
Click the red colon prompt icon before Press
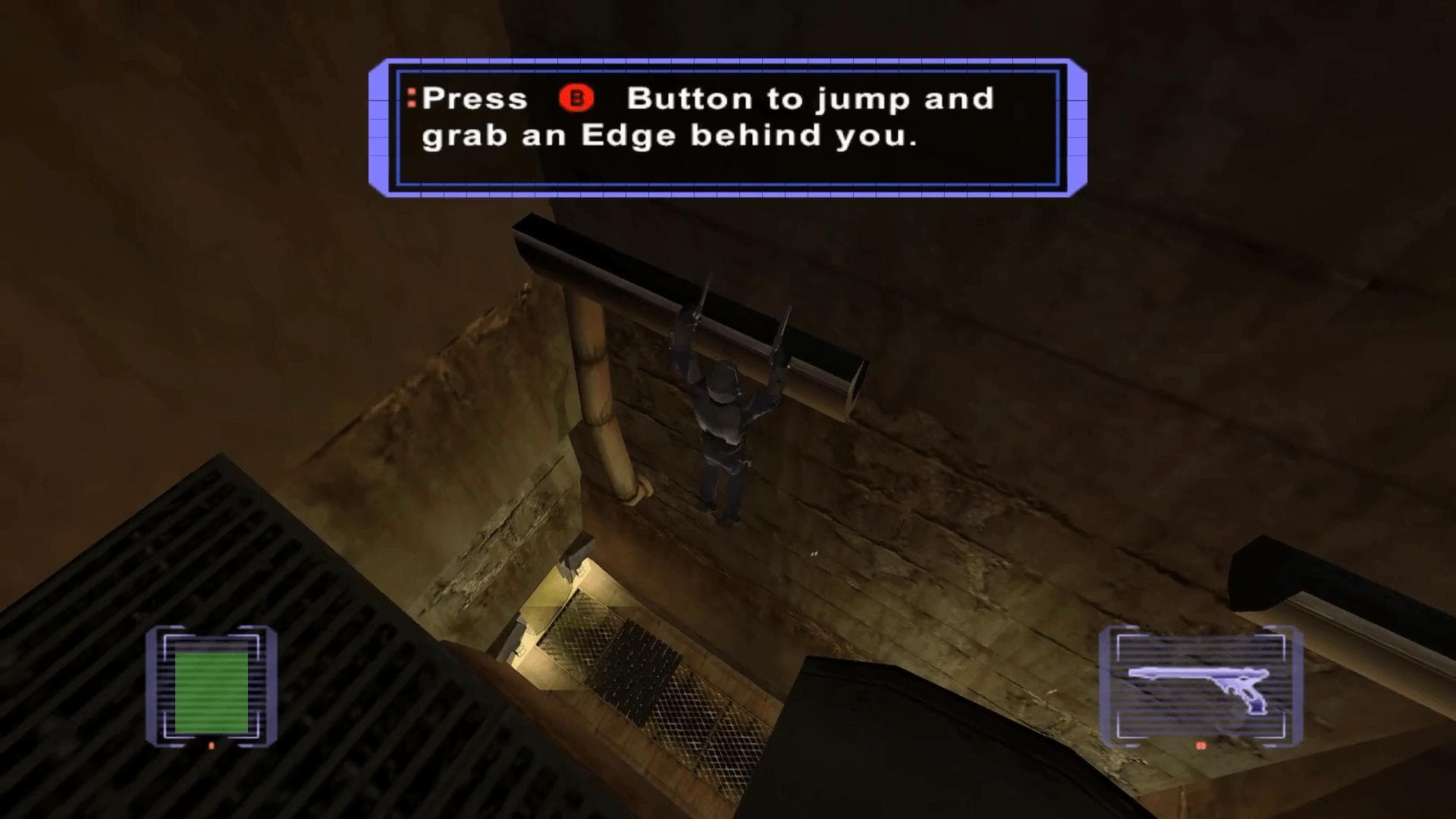410,99
